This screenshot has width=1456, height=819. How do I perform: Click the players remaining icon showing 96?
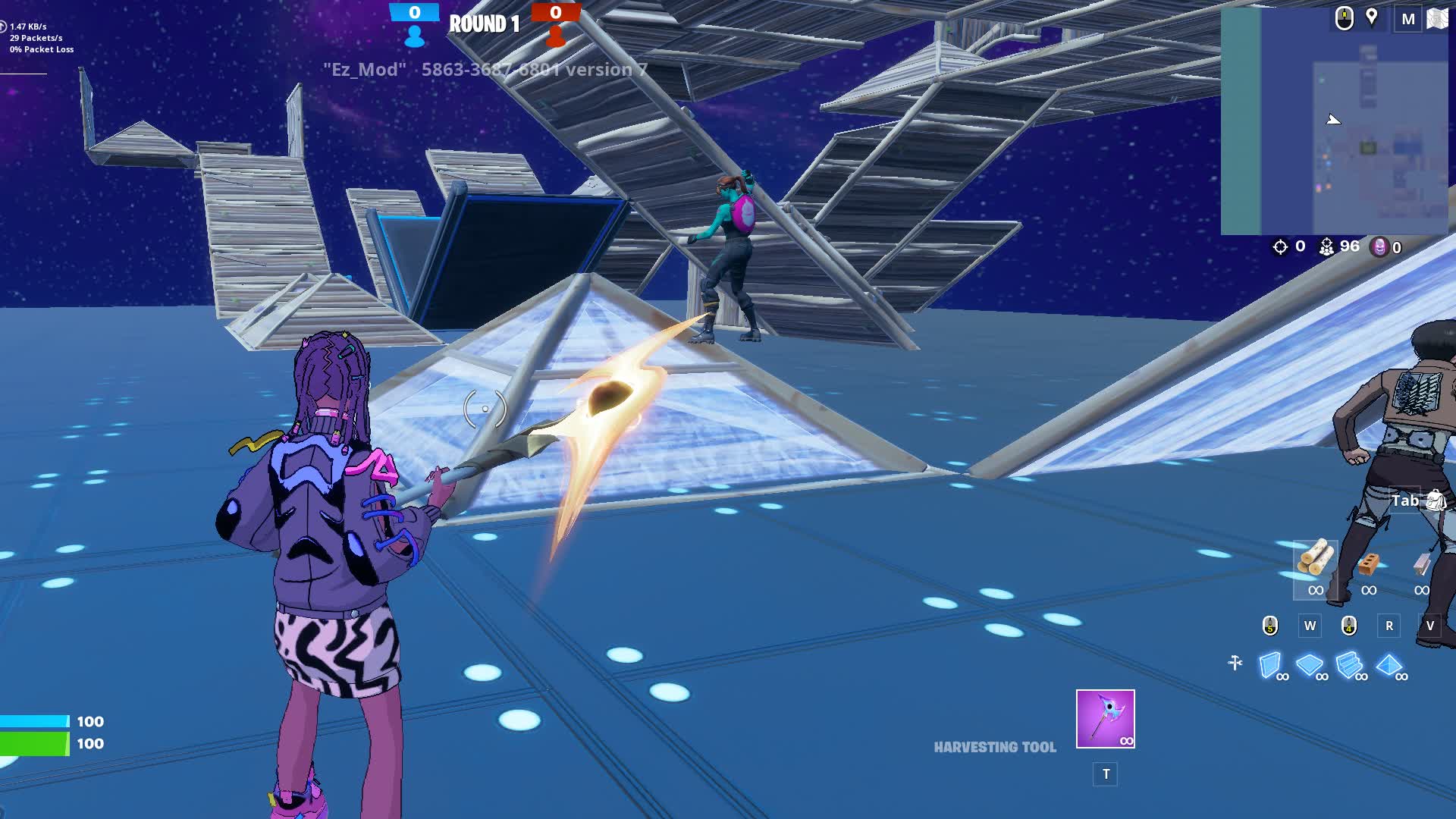pos(1326,246)
